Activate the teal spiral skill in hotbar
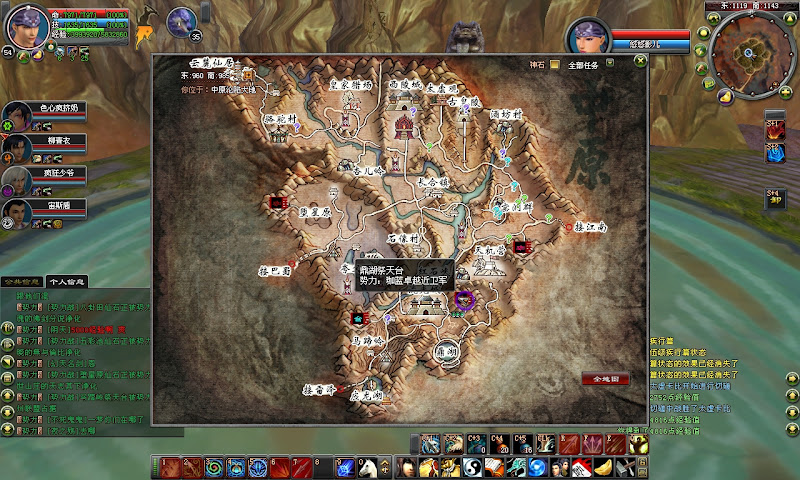 pos(212,467)
